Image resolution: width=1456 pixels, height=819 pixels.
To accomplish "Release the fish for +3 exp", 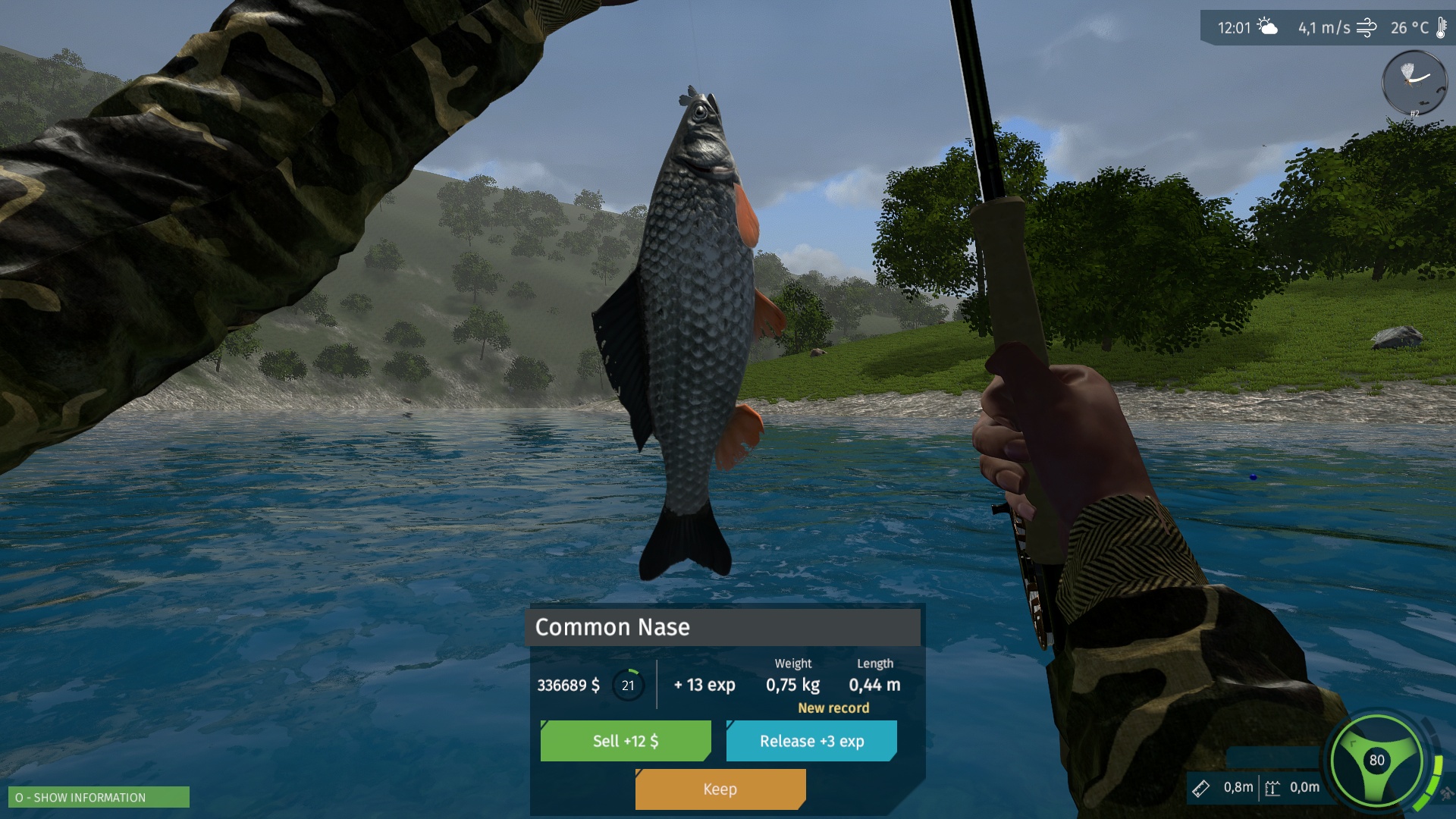I will (x=811, y=741).
